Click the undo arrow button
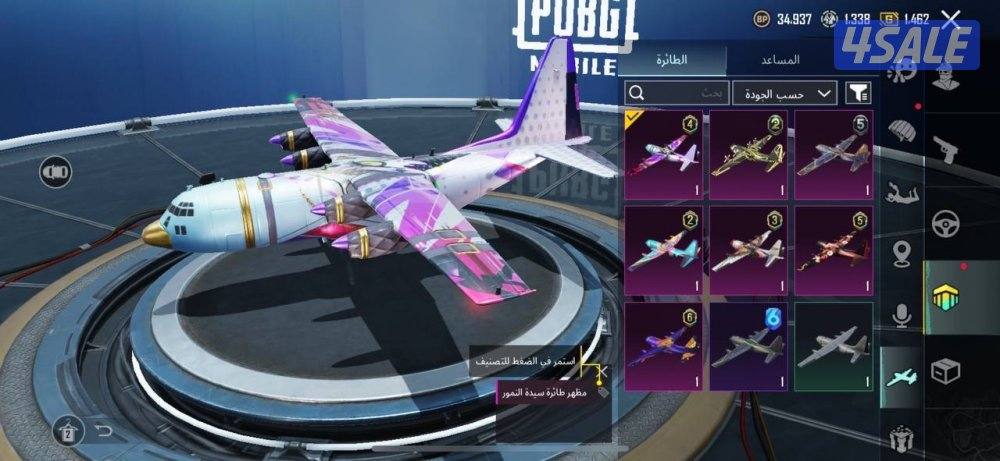Viewport: 1000px width, 461px height. [x=103, y=431]
